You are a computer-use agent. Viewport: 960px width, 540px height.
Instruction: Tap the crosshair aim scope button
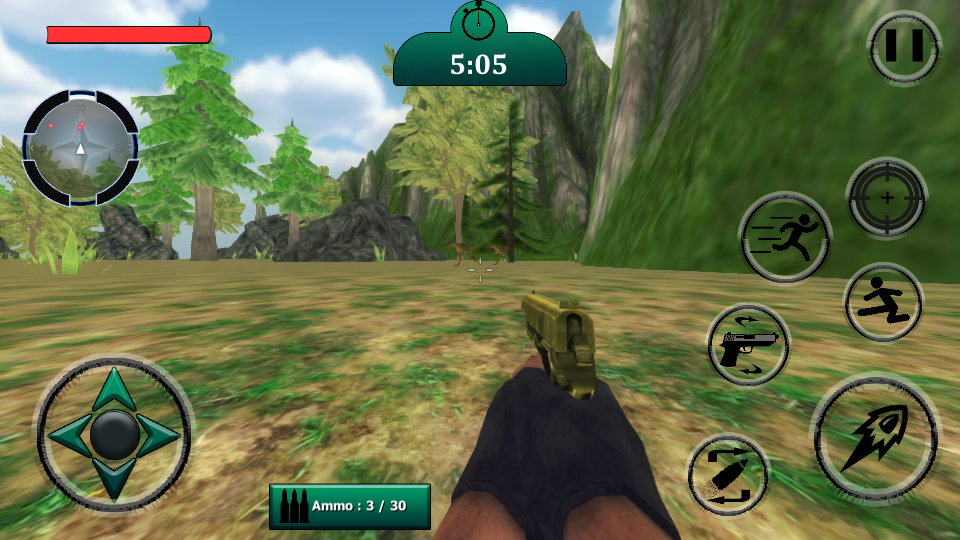(886, 198)
